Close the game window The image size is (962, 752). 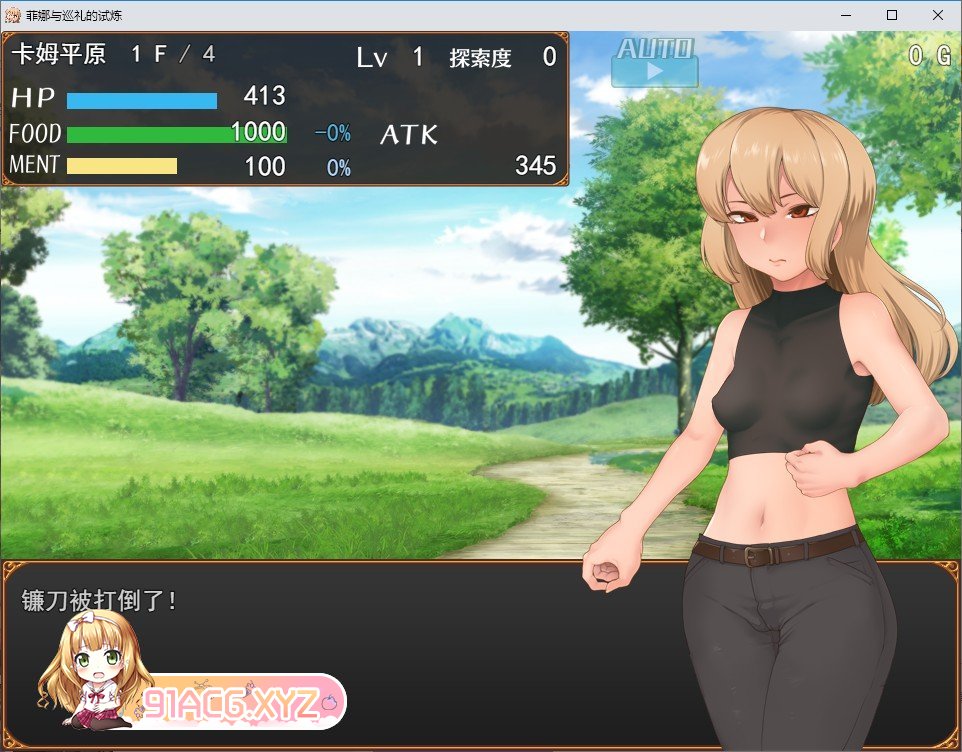pos(938,15)
